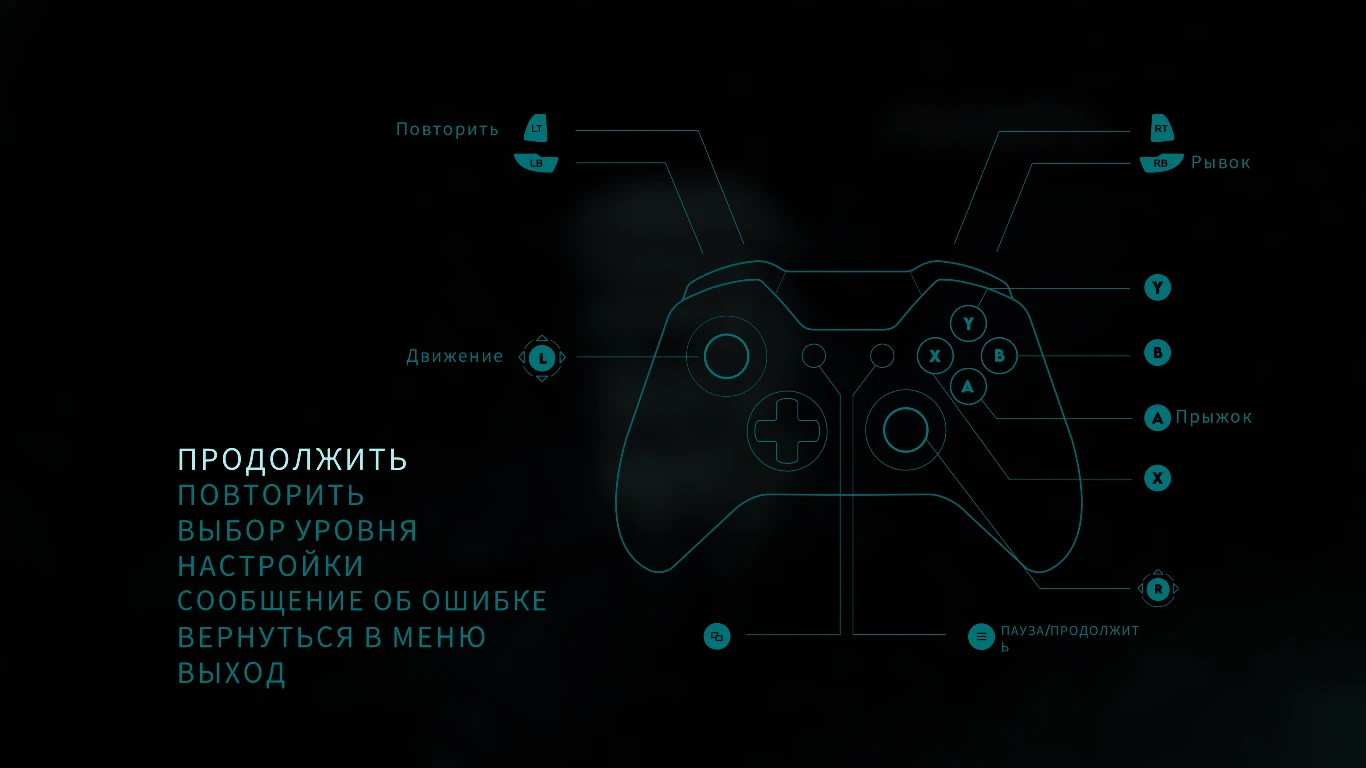
Task: Select ПРОДОЛЖИТЬ to resume the game
Action: click(292, 459)
